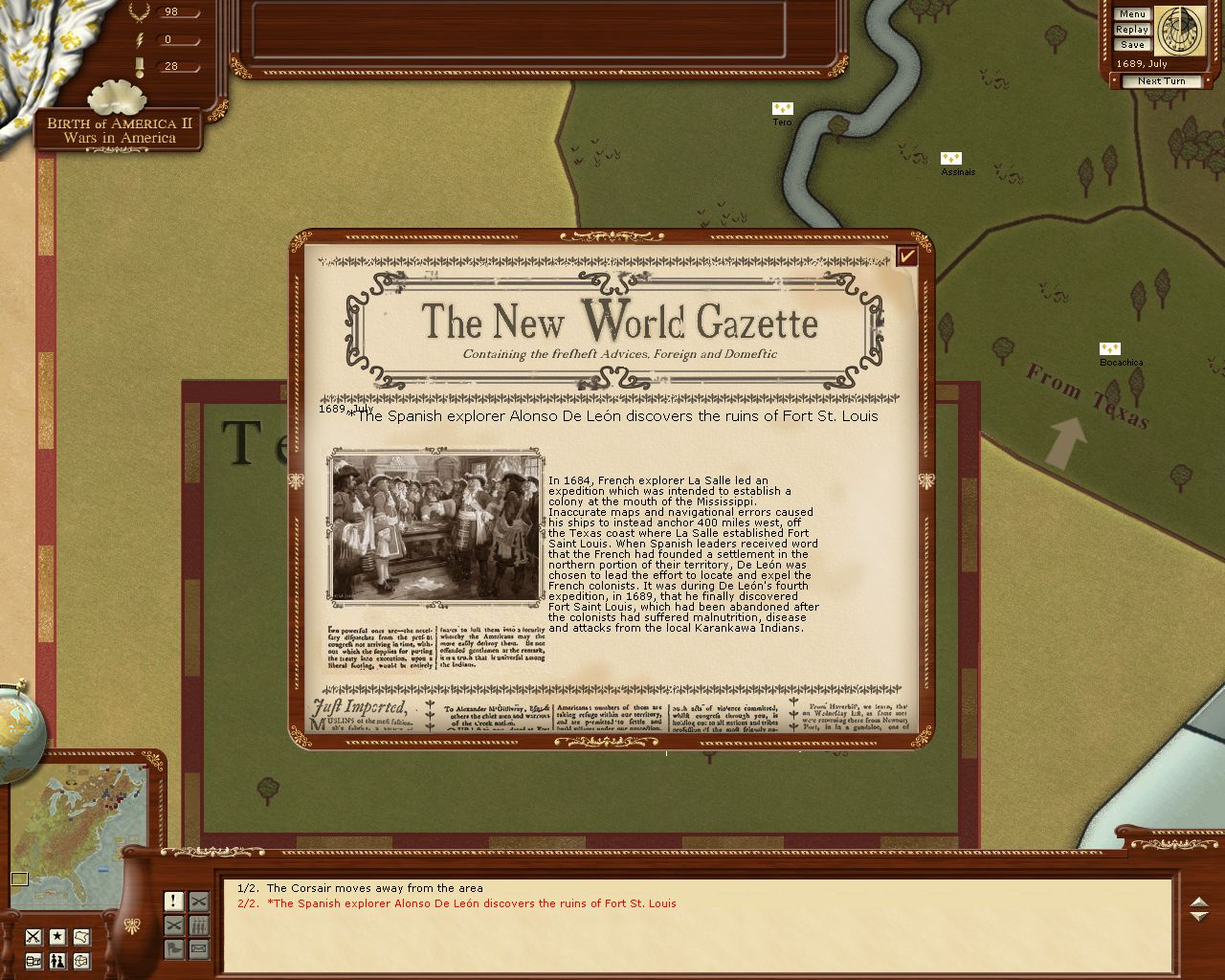This screenshot has width=1225, height=980.
Task: Save the game
Action: point(1132,45)
